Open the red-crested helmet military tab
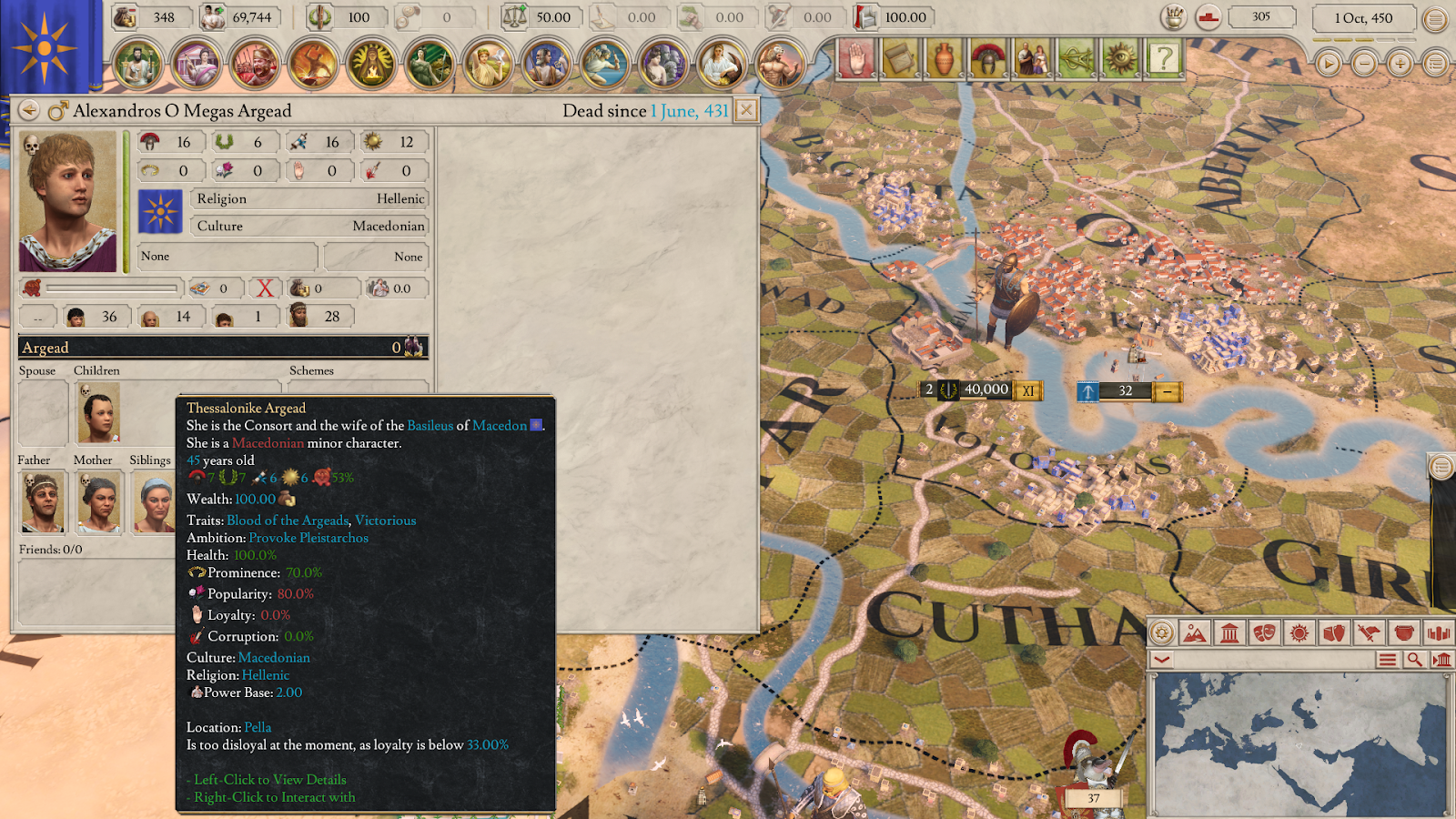Image resolution: width=1456 pixels, height=819 pixels. click(x=988, y=60)
